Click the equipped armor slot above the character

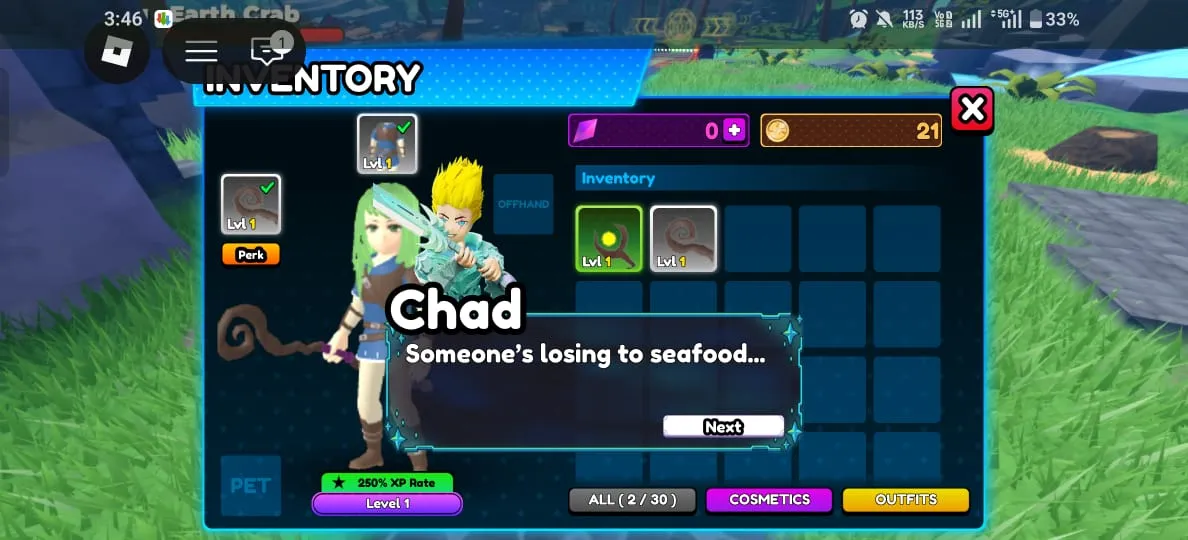coord(387,144)
